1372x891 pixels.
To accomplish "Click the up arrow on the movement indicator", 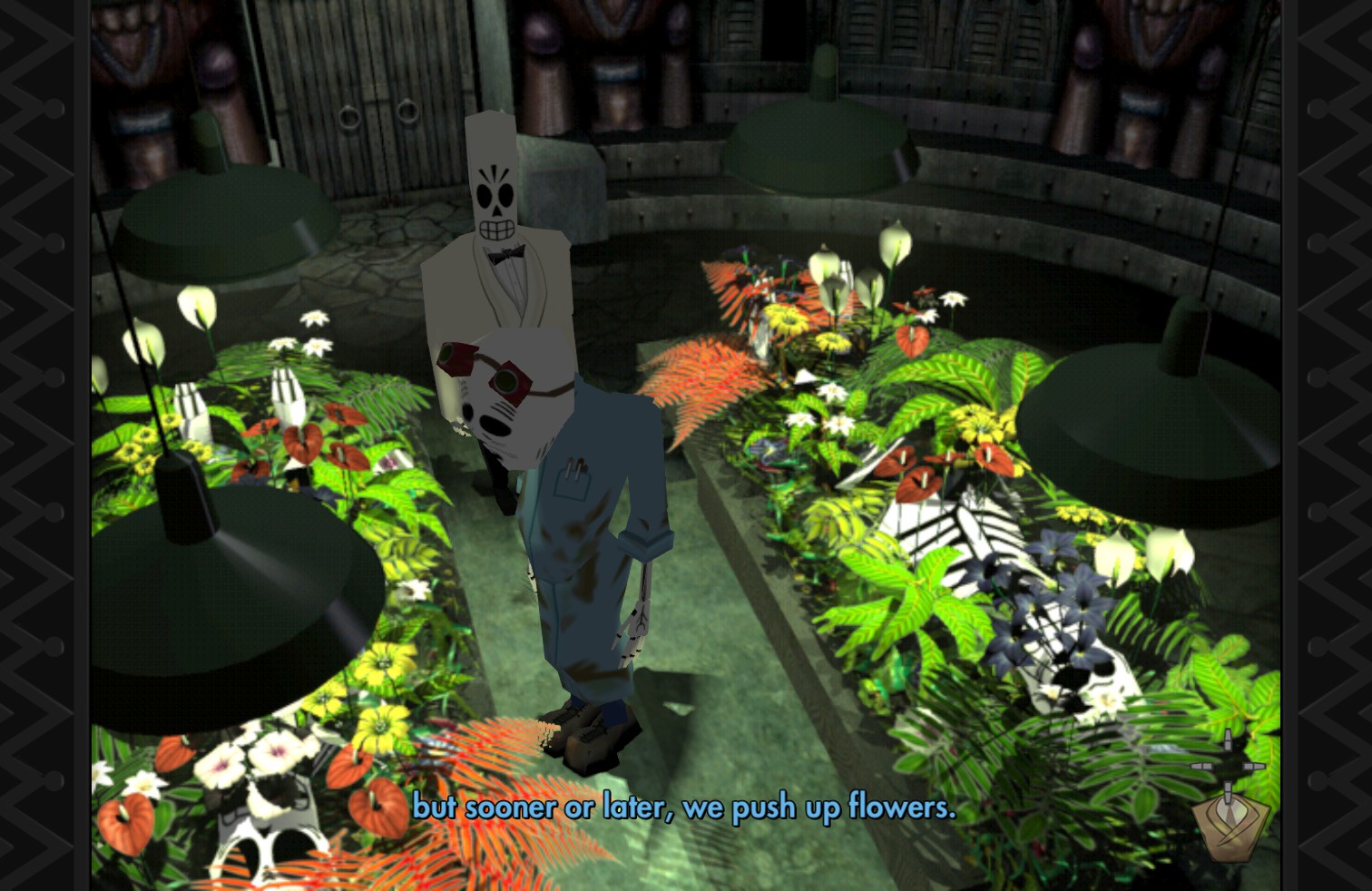I will (1228, 739).
